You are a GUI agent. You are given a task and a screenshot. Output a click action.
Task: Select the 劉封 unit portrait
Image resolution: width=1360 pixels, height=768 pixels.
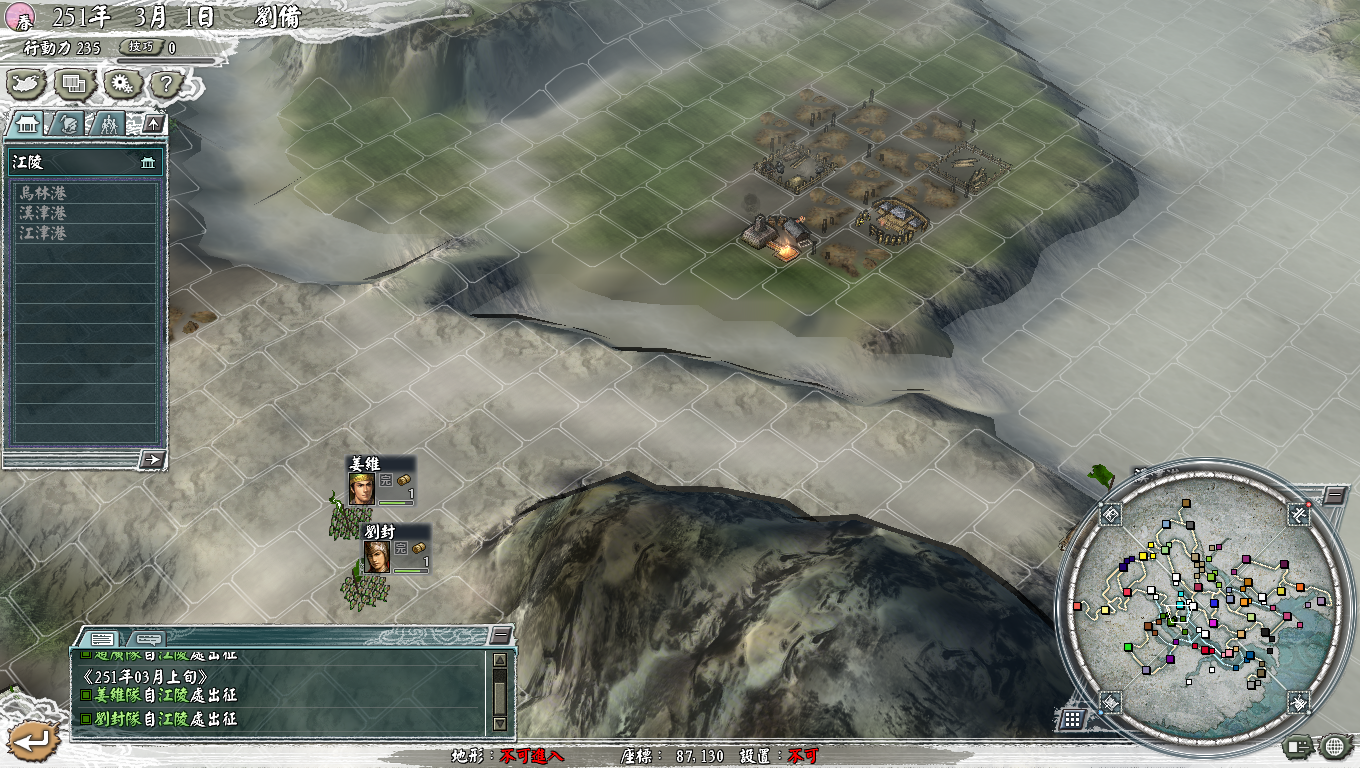point(376,556)
